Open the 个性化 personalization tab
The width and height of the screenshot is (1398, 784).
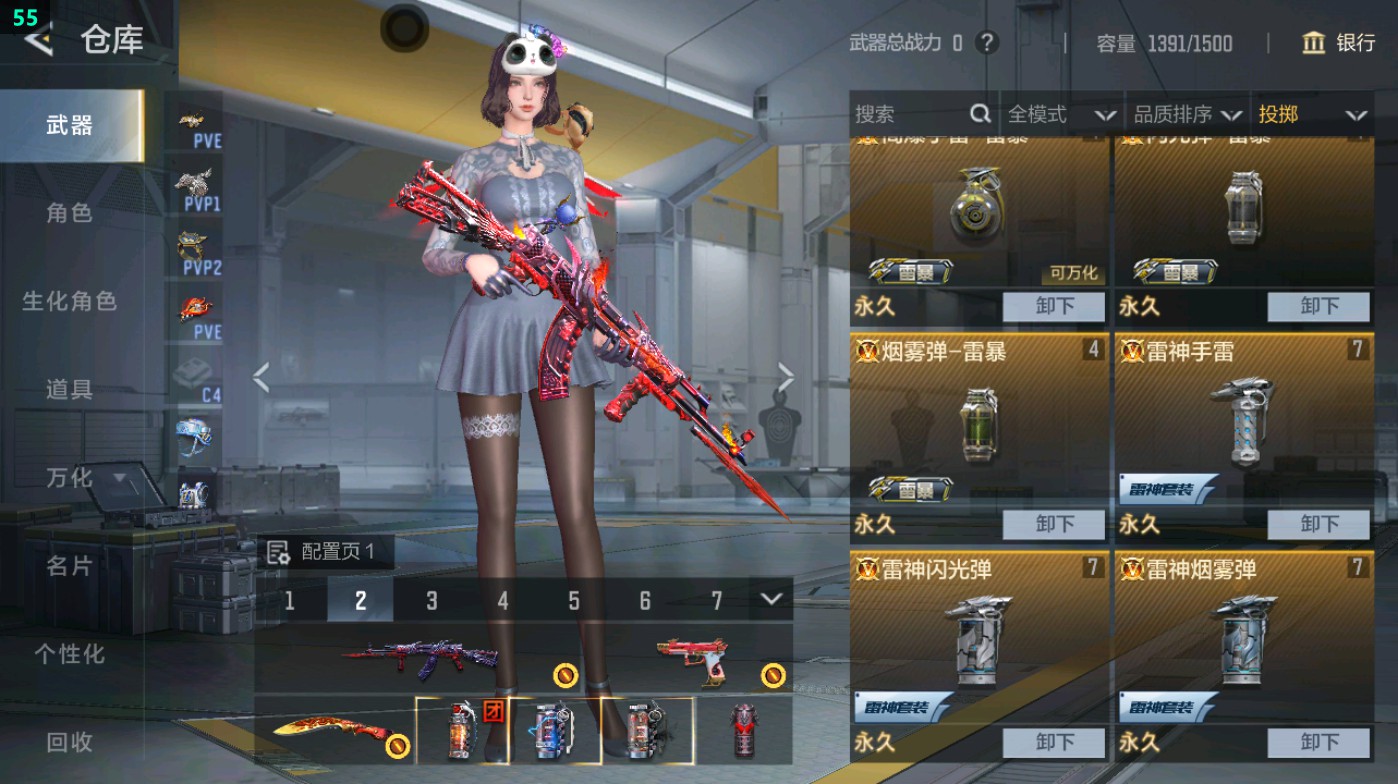(70, 654)
